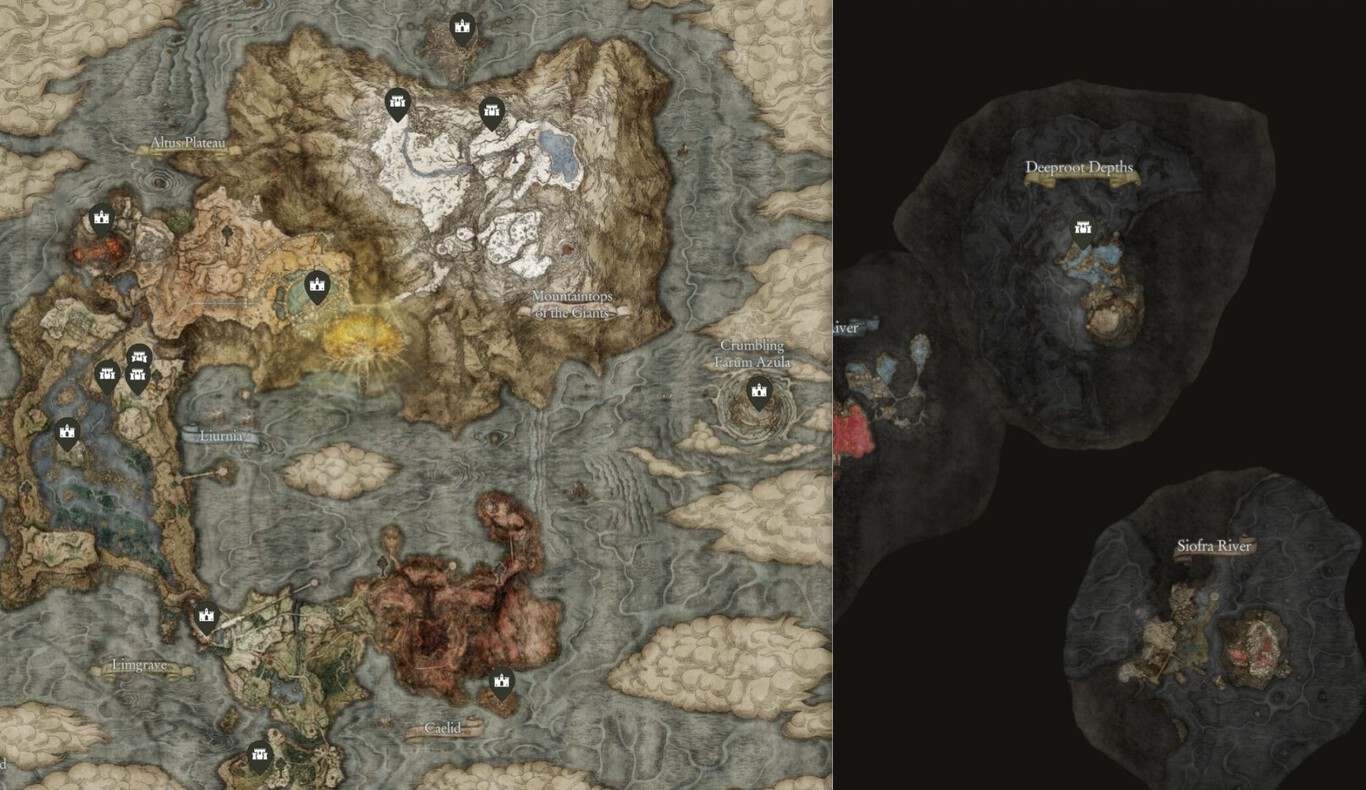Select the Leyndell marker beside the golden Erdtree

coord(315,287)
